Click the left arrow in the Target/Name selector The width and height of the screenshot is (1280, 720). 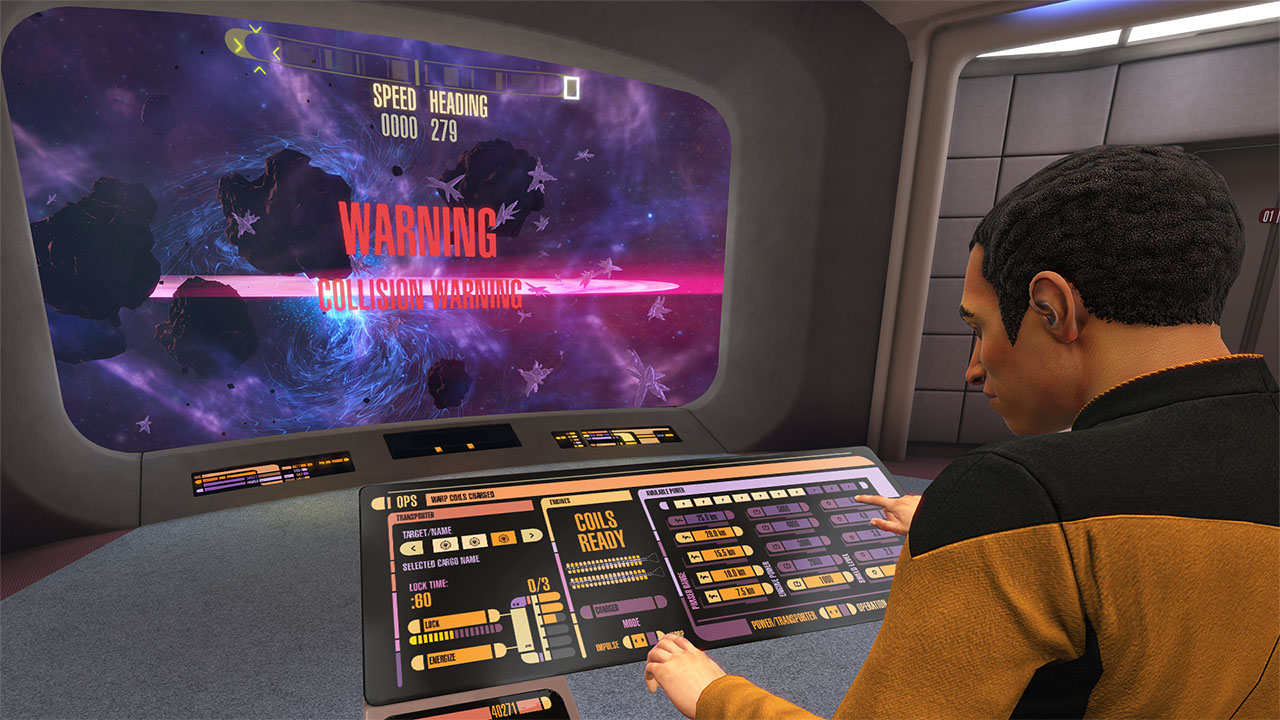(413, 547)
